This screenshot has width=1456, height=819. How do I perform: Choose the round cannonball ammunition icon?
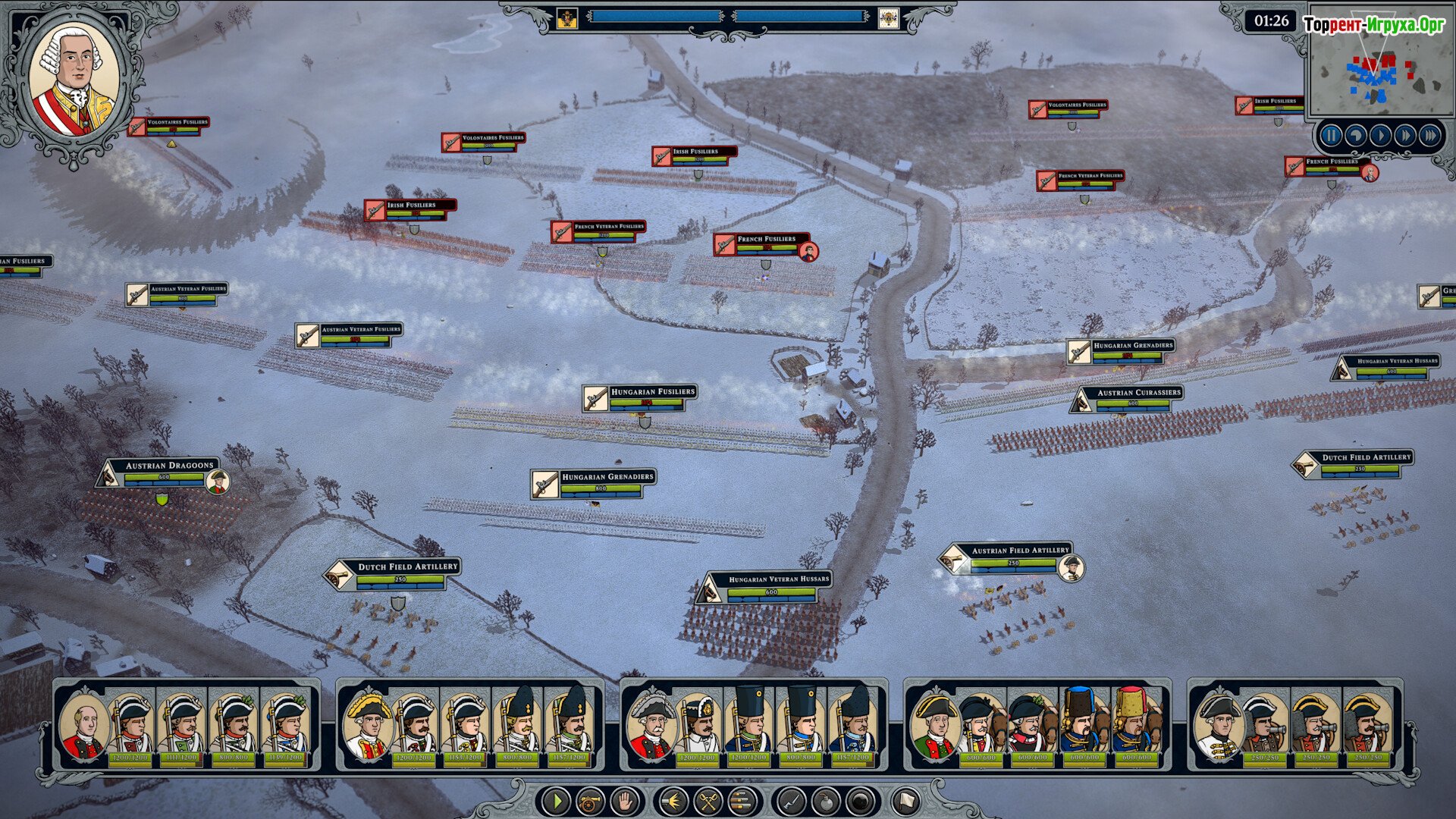coord(860,801)
